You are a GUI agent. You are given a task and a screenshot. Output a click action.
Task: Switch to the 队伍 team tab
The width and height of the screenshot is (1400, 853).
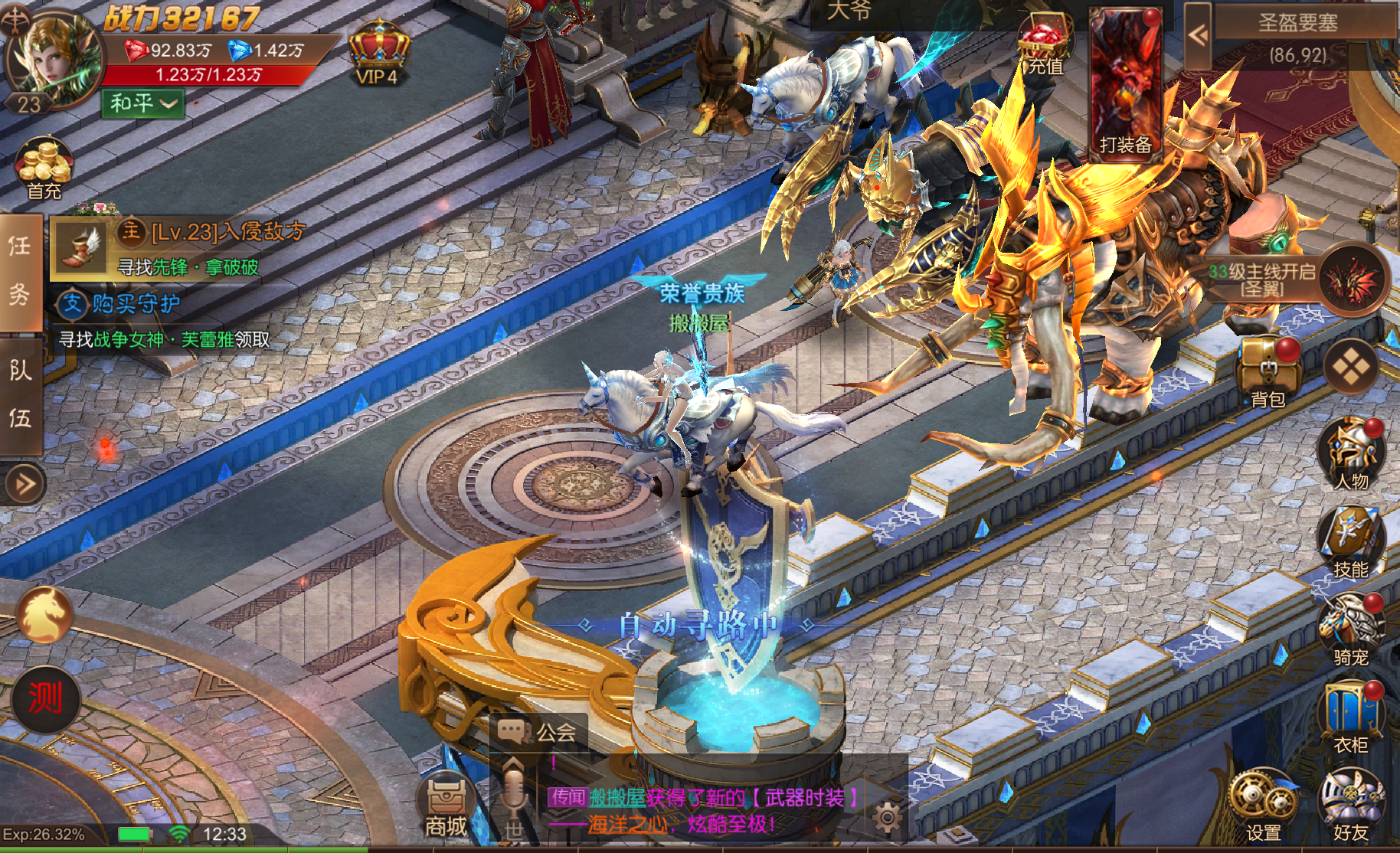20,394
